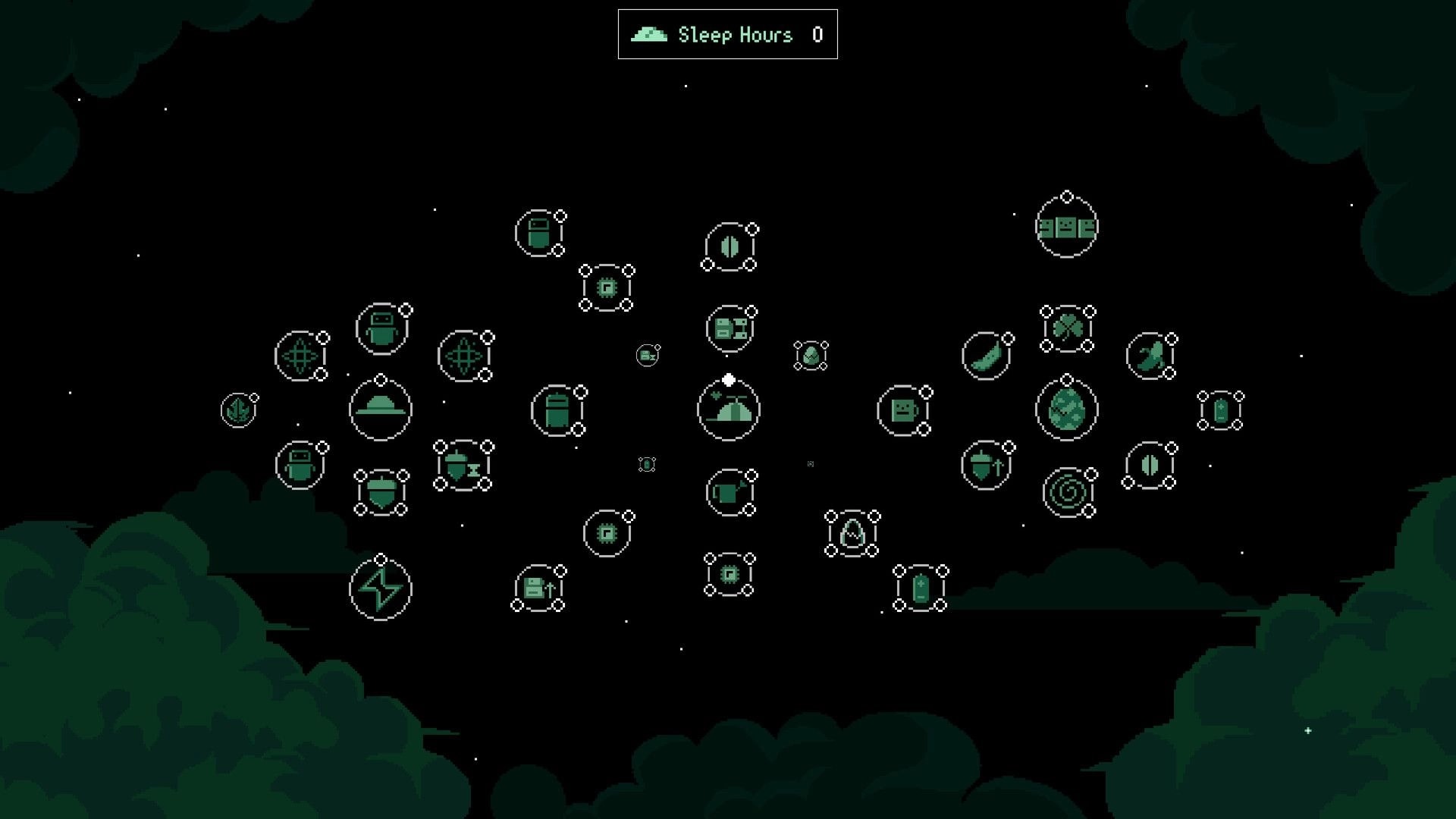Toggle the white diamond above the central tent node

729,379
